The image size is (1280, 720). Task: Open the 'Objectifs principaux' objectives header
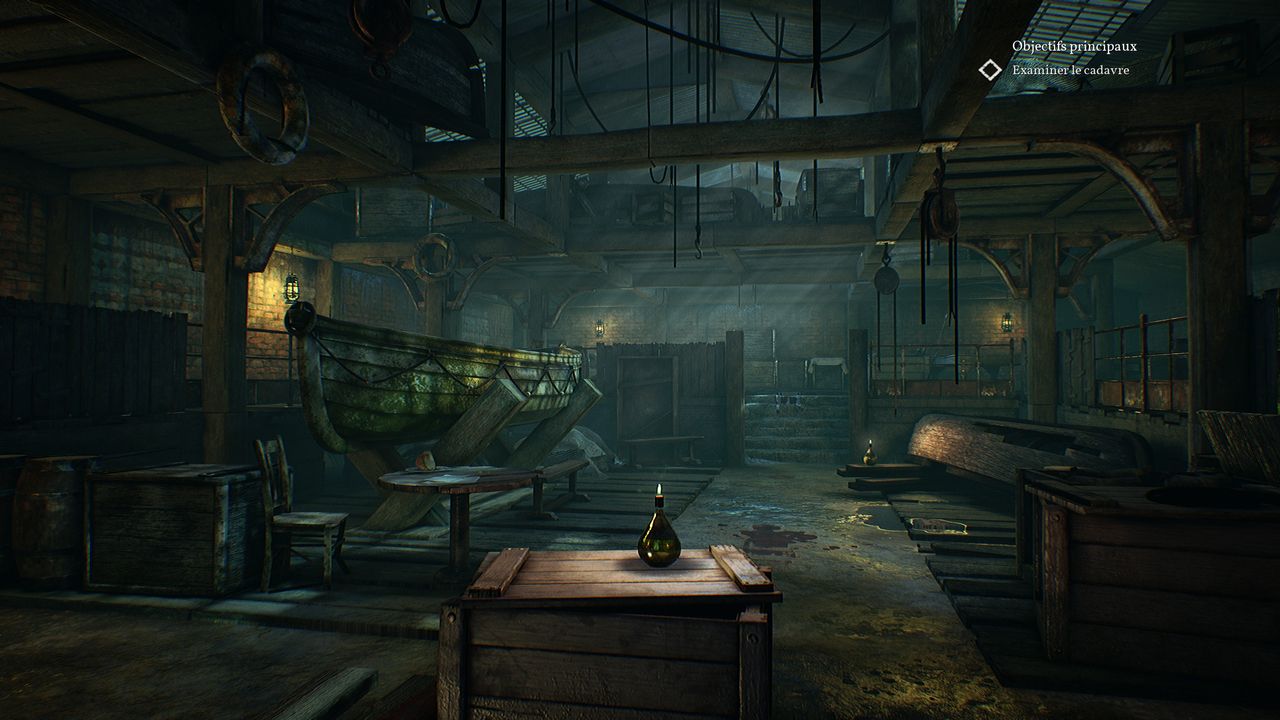click(1074, 46)
